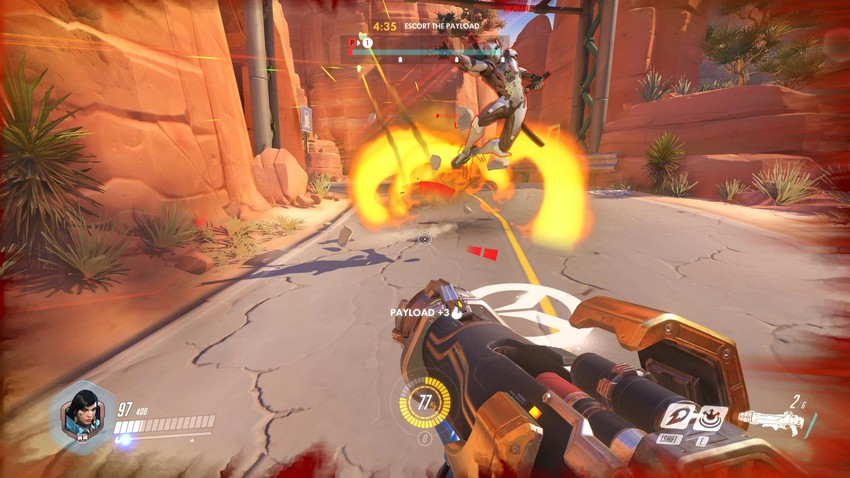Activate the Jump Jet ability icon
The width and height of the screenshot is (850, 478).
pyautogui.click(x=677, y=416)
